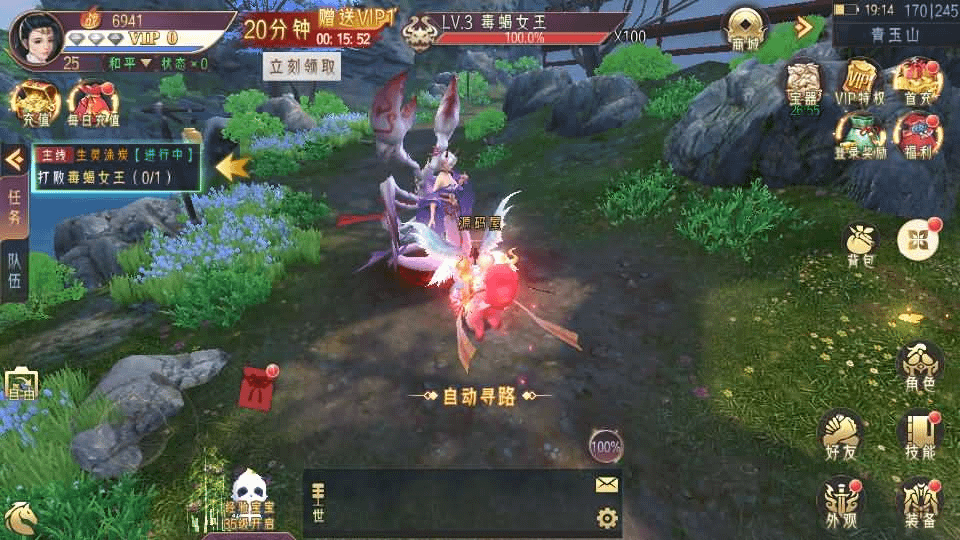Image resolution: width=960 pixels, height=540 pixels.
Task: Open the chat settings gear
Action: tap(606, 518)
